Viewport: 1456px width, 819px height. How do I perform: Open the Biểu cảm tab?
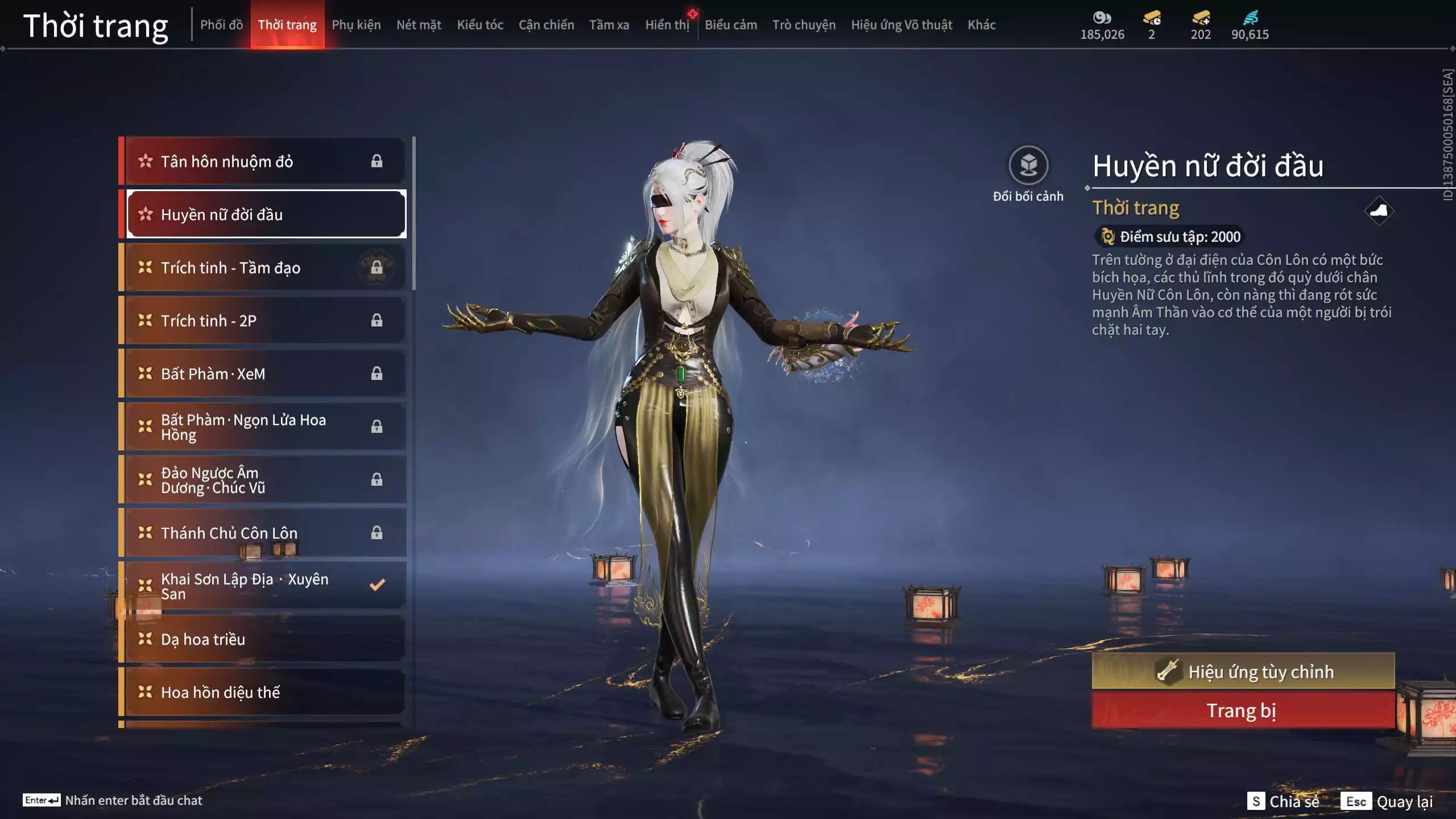click(x=731, y=25)
